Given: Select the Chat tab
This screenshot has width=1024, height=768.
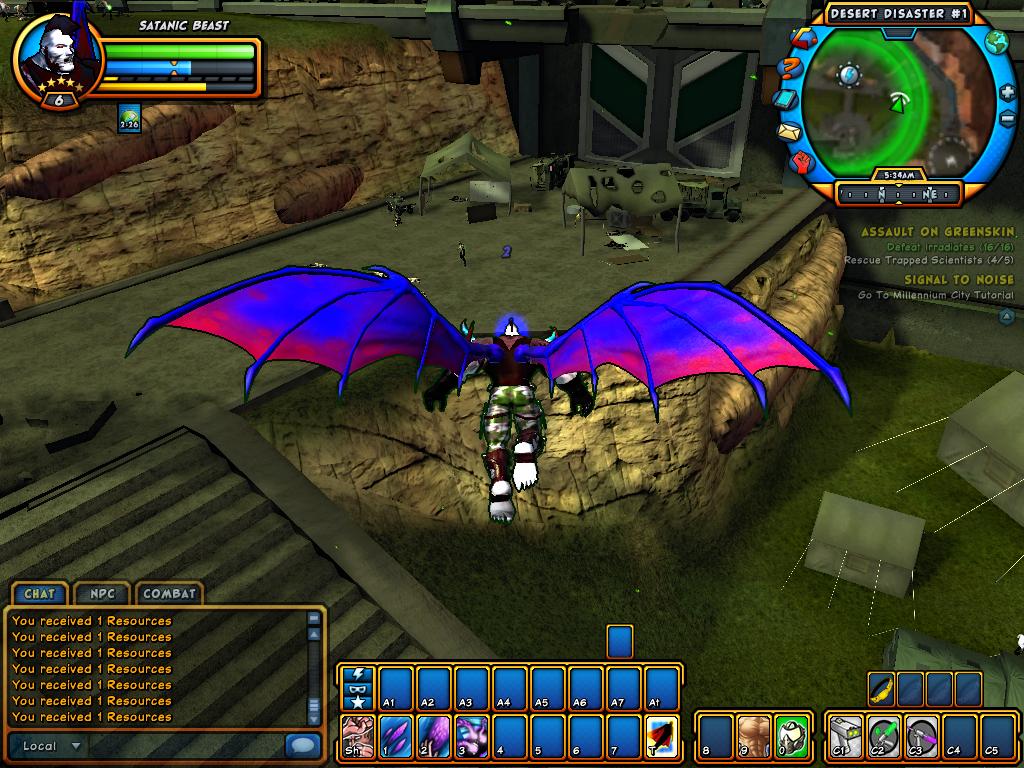Looking at the screenshot, I should pos(40,593).
